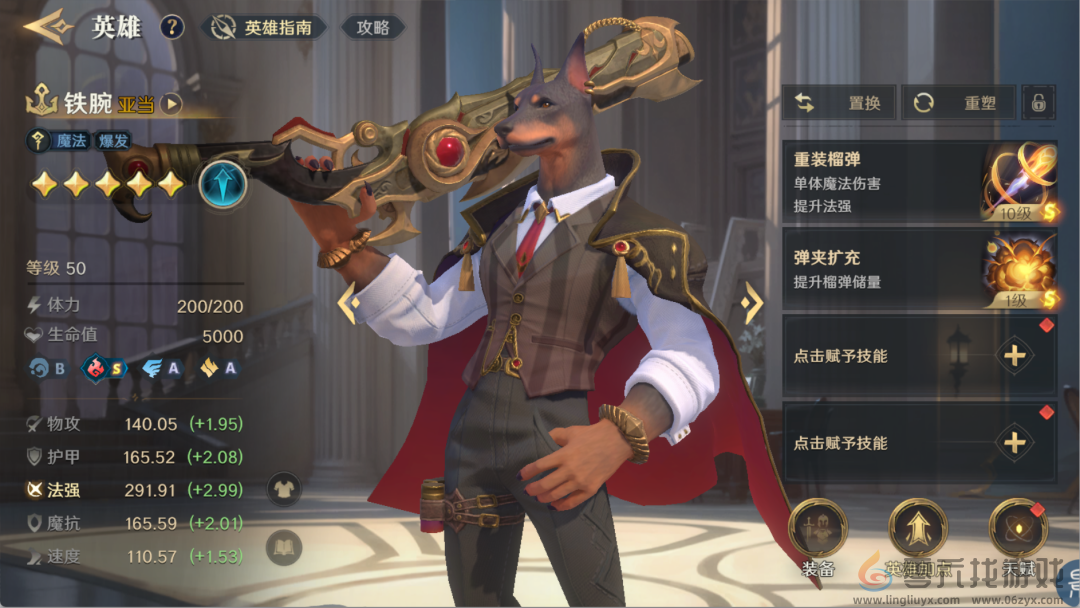Click the 置换 swap button
Screen dimensions: 1080x608
click(839, 103)
